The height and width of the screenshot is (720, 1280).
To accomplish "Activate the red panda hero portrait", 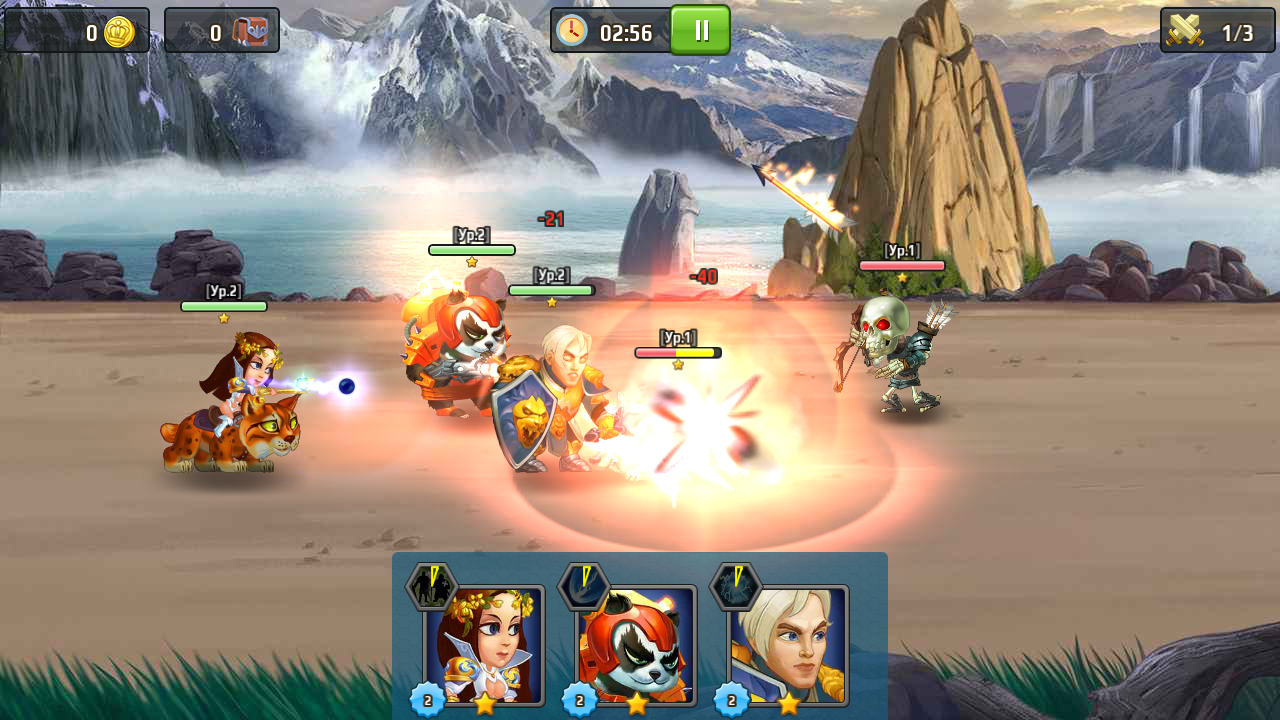I will [637, 645].
